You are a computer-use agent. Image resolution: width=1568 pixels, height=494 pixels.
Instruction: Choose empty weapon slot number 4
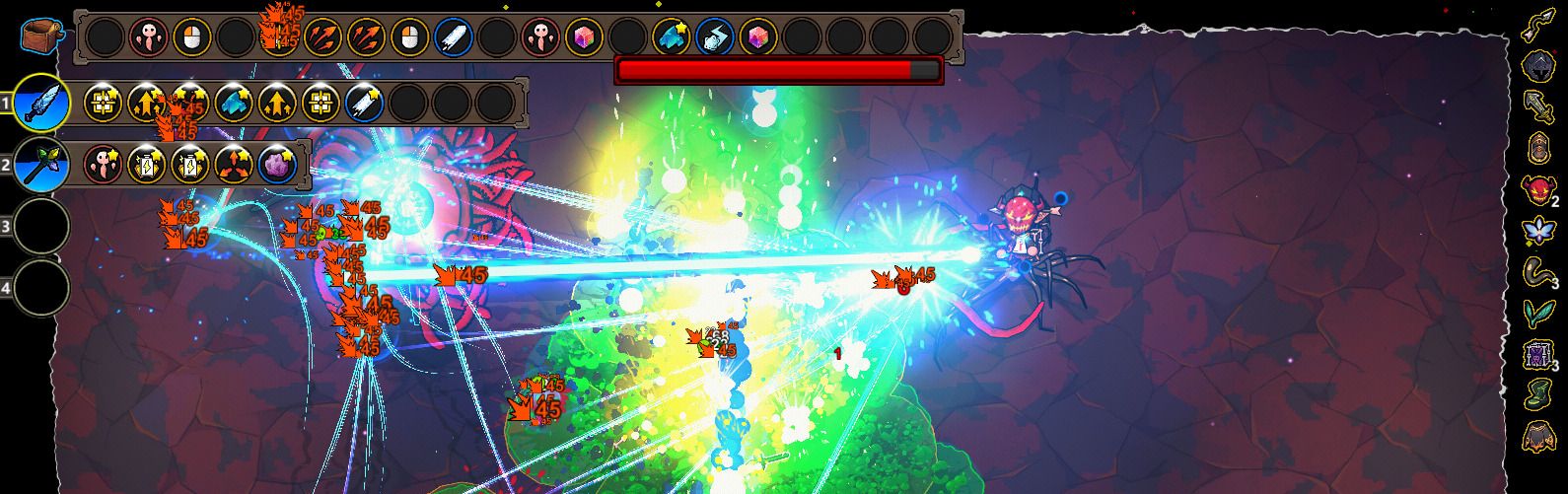[x=40, y=288]
